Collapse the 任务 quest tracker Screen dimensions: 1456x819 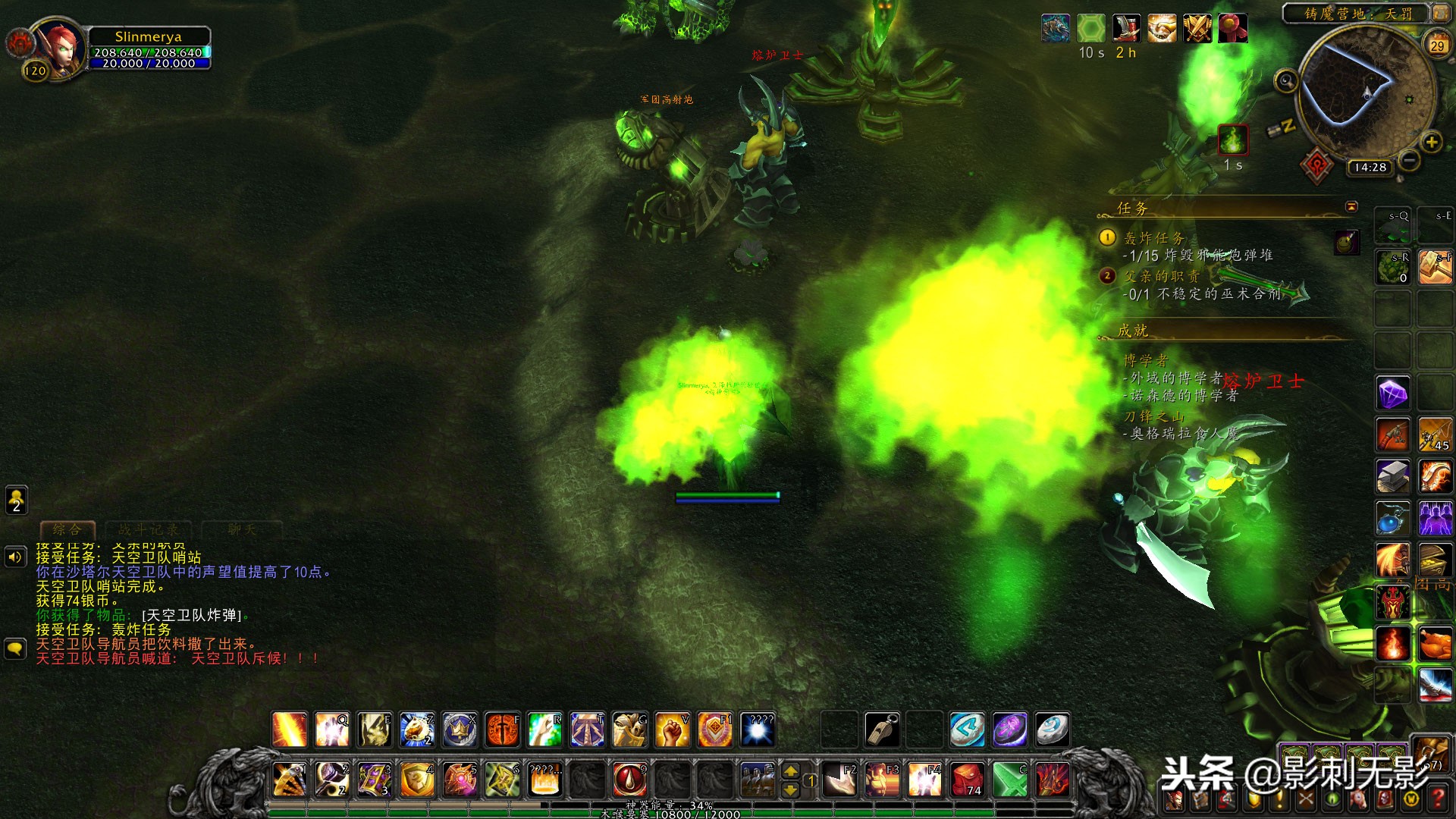click(x=1351, y=207)
